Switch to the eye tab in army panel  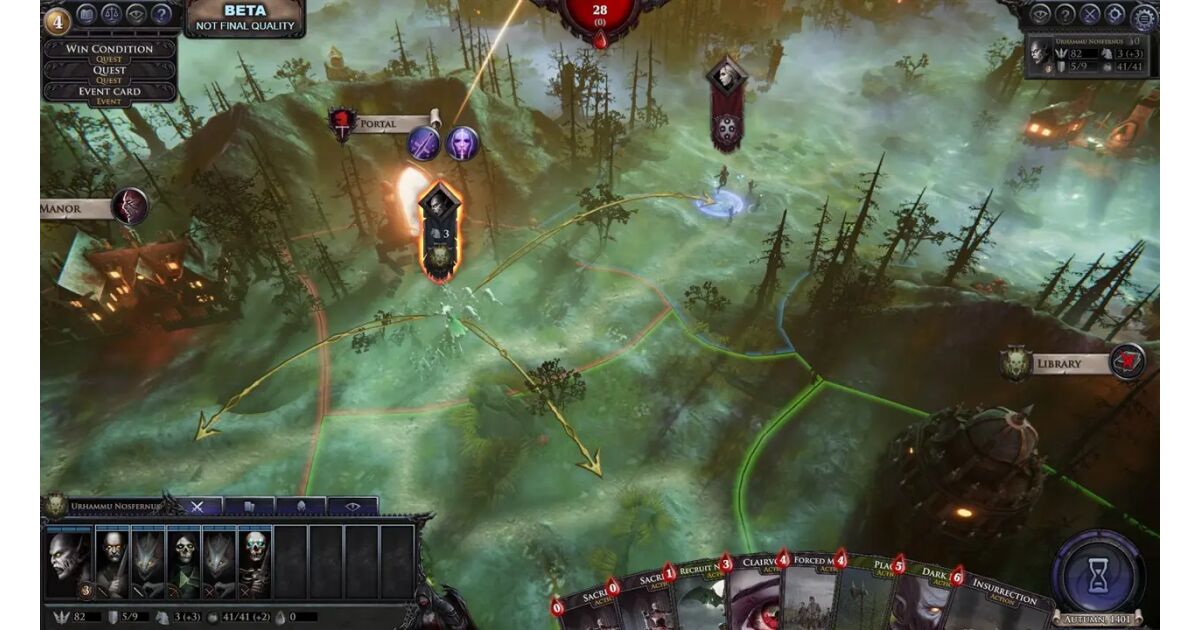(x=352, y=507)
